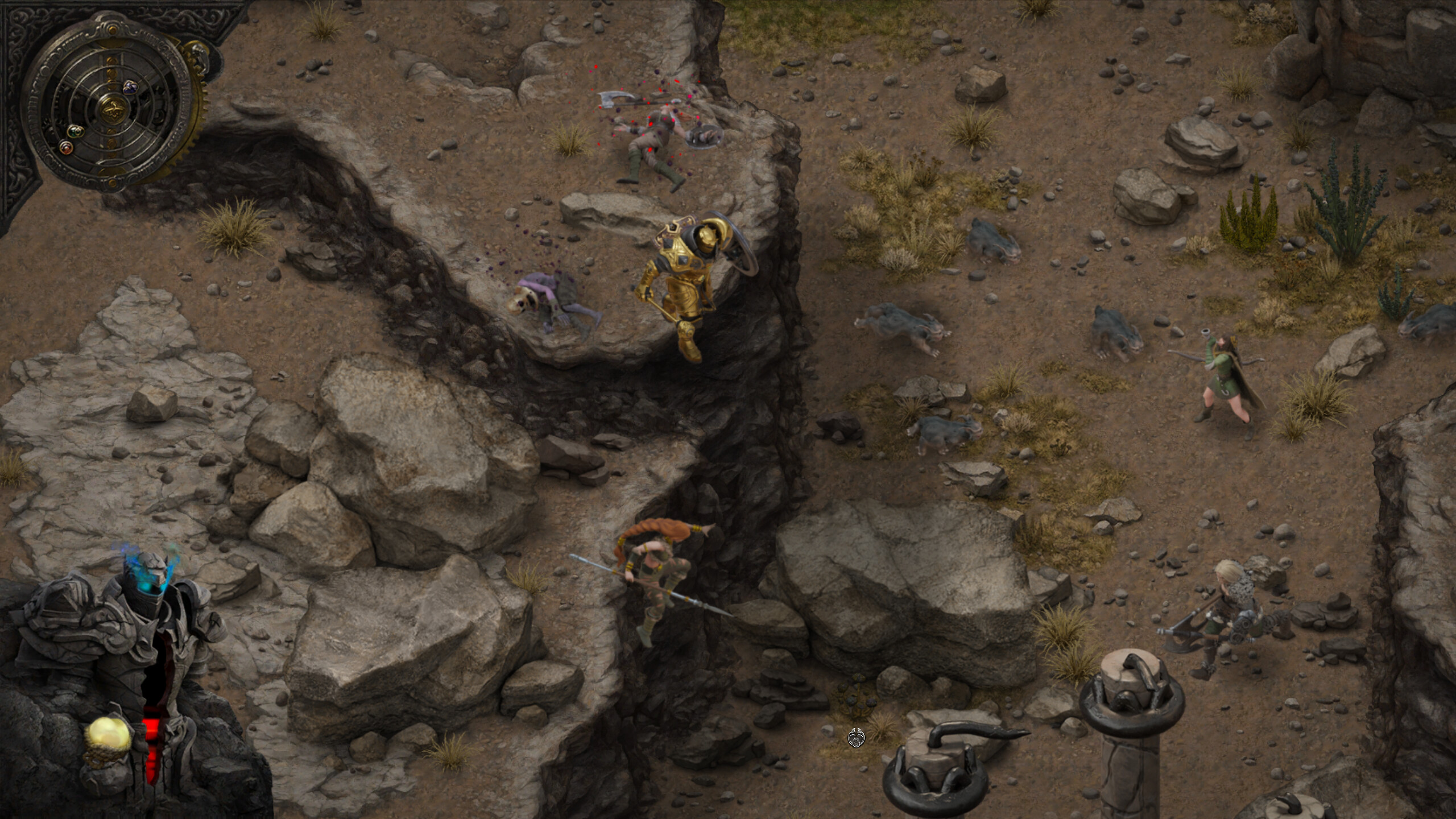Select the green gem on the clockwork dial
The width and height of the screenshot is (1456, 819).
pos(76,133)
